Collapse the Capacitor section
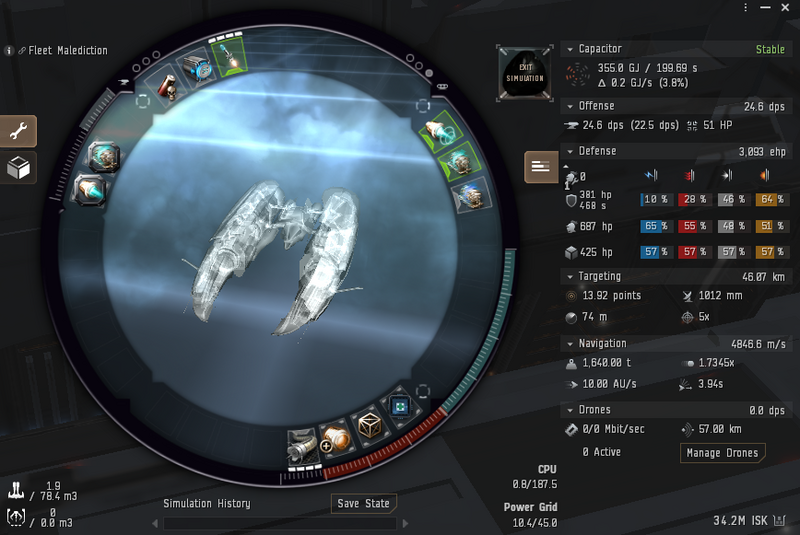The width and height of the screenshot is (800, 535). [569, 49]
